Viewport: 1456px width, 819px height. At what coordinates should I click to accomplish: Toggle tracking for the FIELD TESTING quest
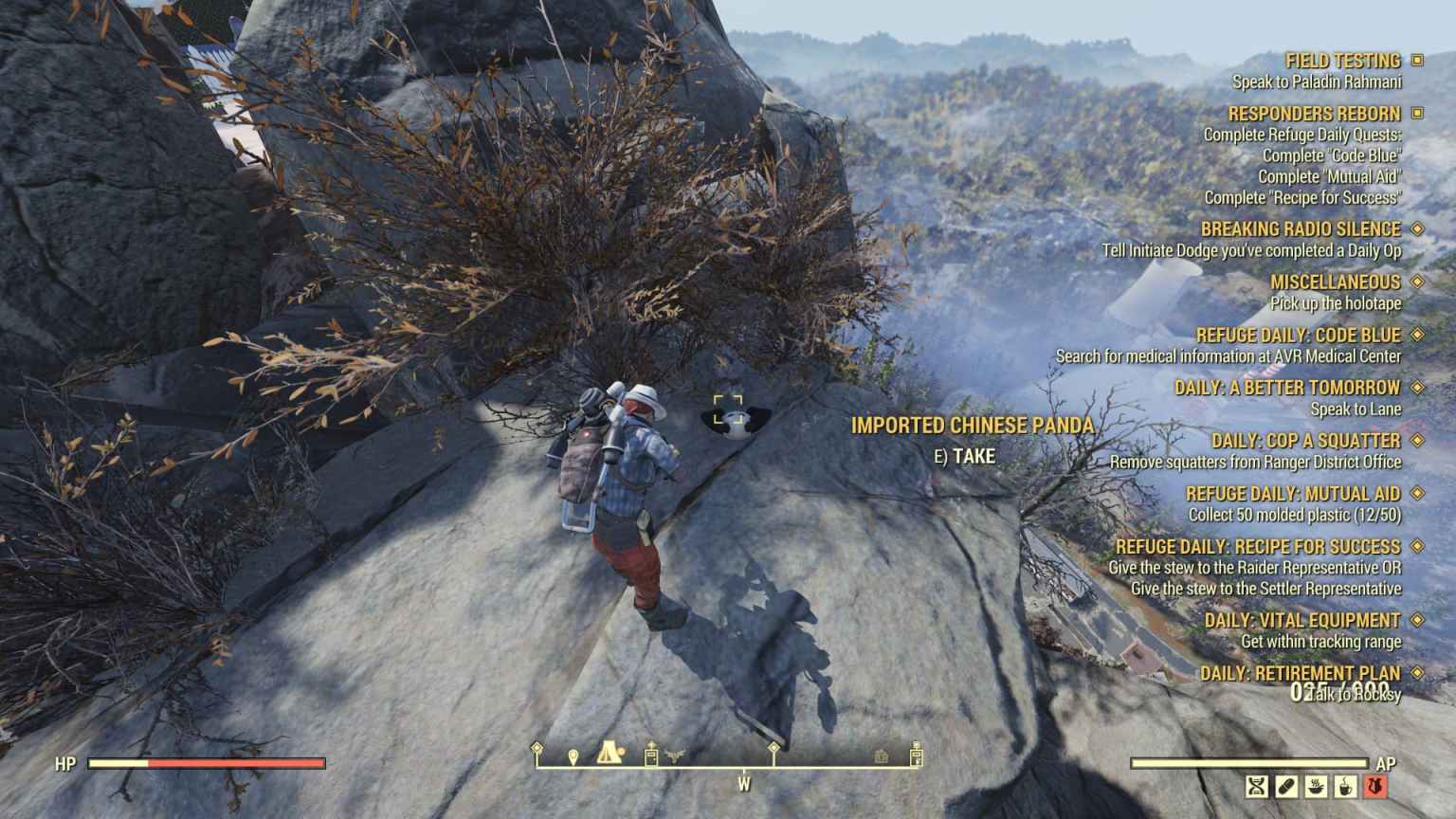tap(1418, 60)
